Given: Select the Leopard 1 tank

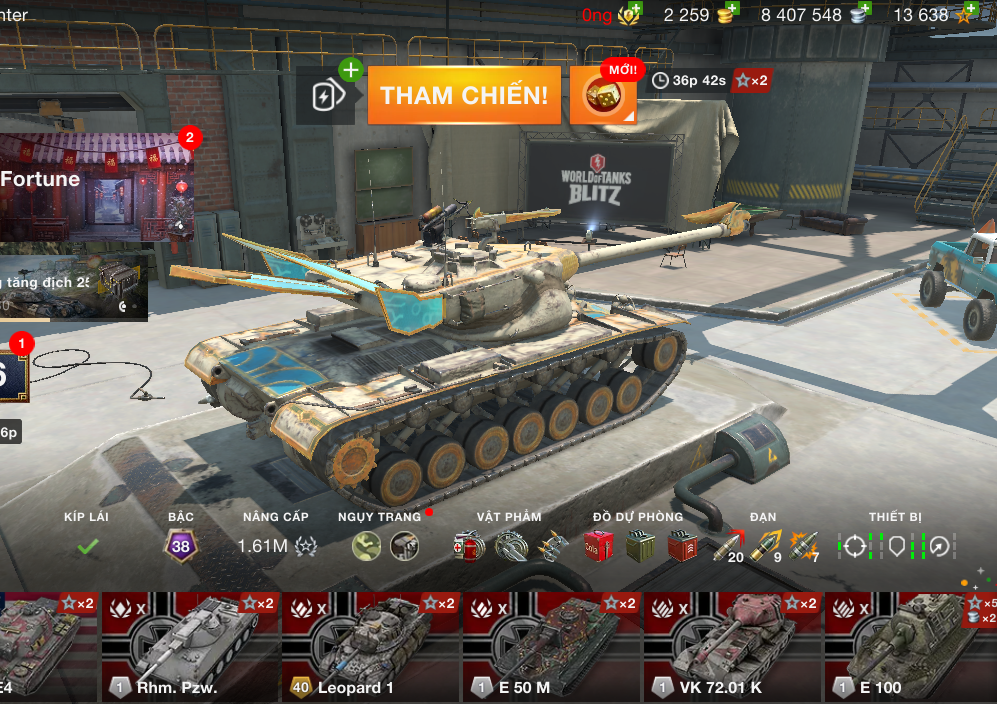Looking at the screenshot, I should [370, 645].
